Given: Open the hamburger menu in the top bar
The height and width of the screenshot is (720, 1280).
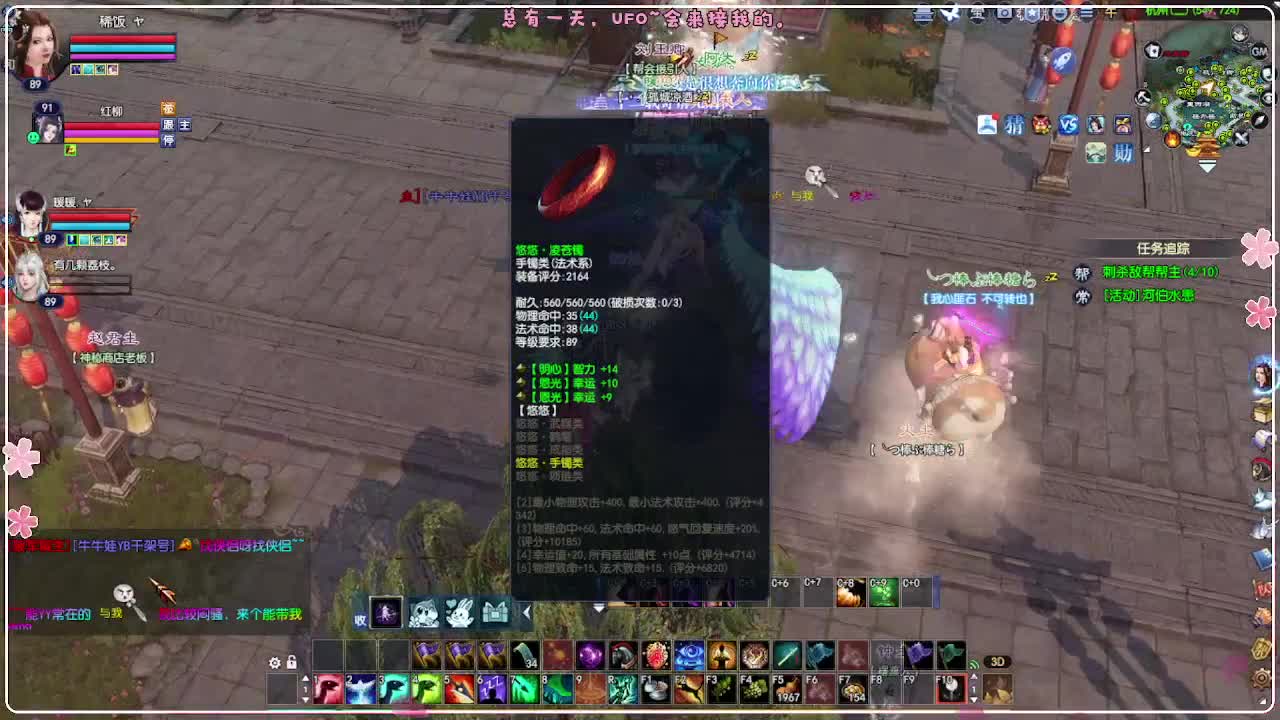Looking at the screenshot, I should coord(1086,13).
